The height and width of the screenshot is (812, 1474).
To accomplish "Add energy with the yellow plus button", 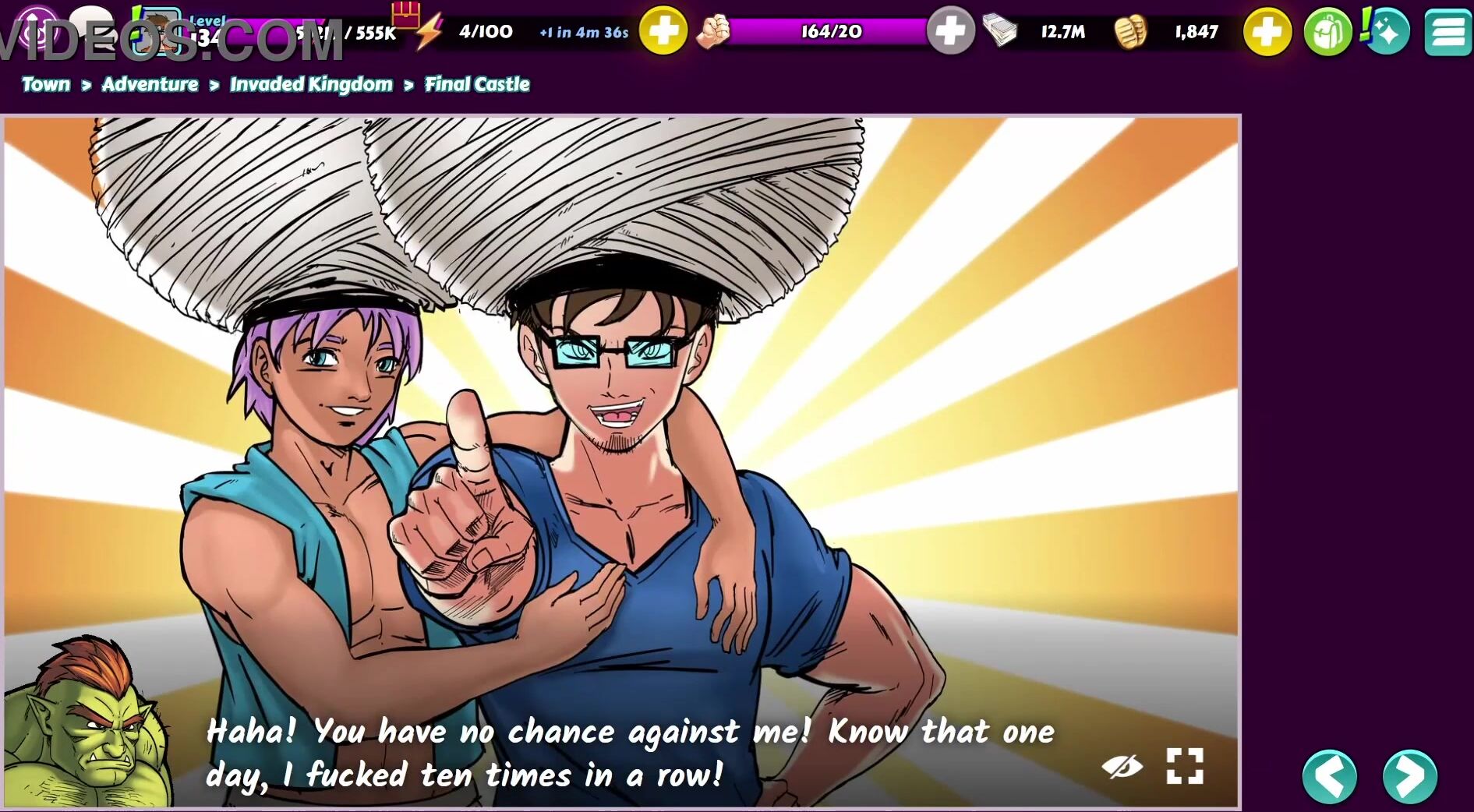I will click(x=663, y=32).
